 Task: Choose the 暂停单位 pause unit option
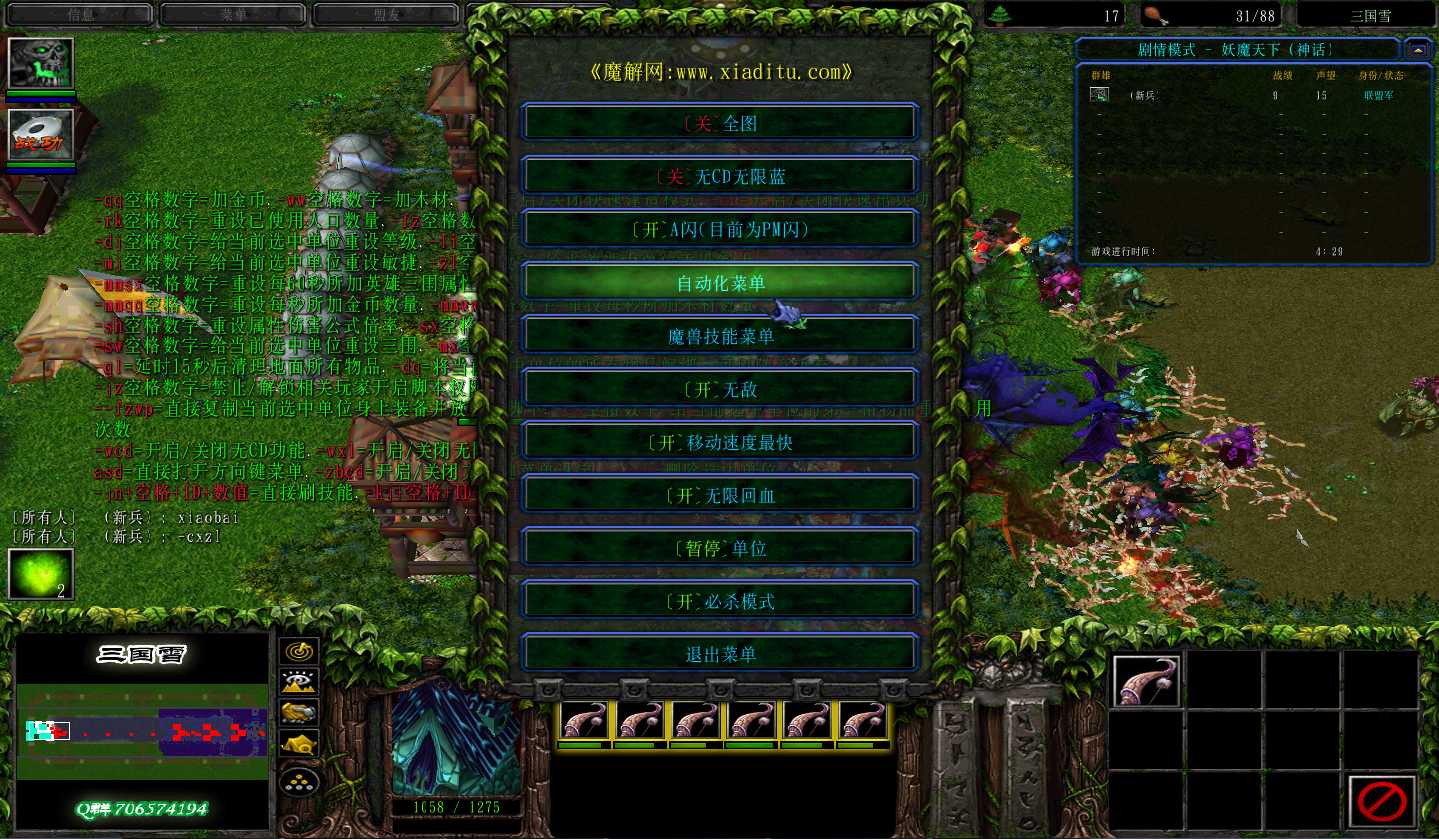coord(719,548)
